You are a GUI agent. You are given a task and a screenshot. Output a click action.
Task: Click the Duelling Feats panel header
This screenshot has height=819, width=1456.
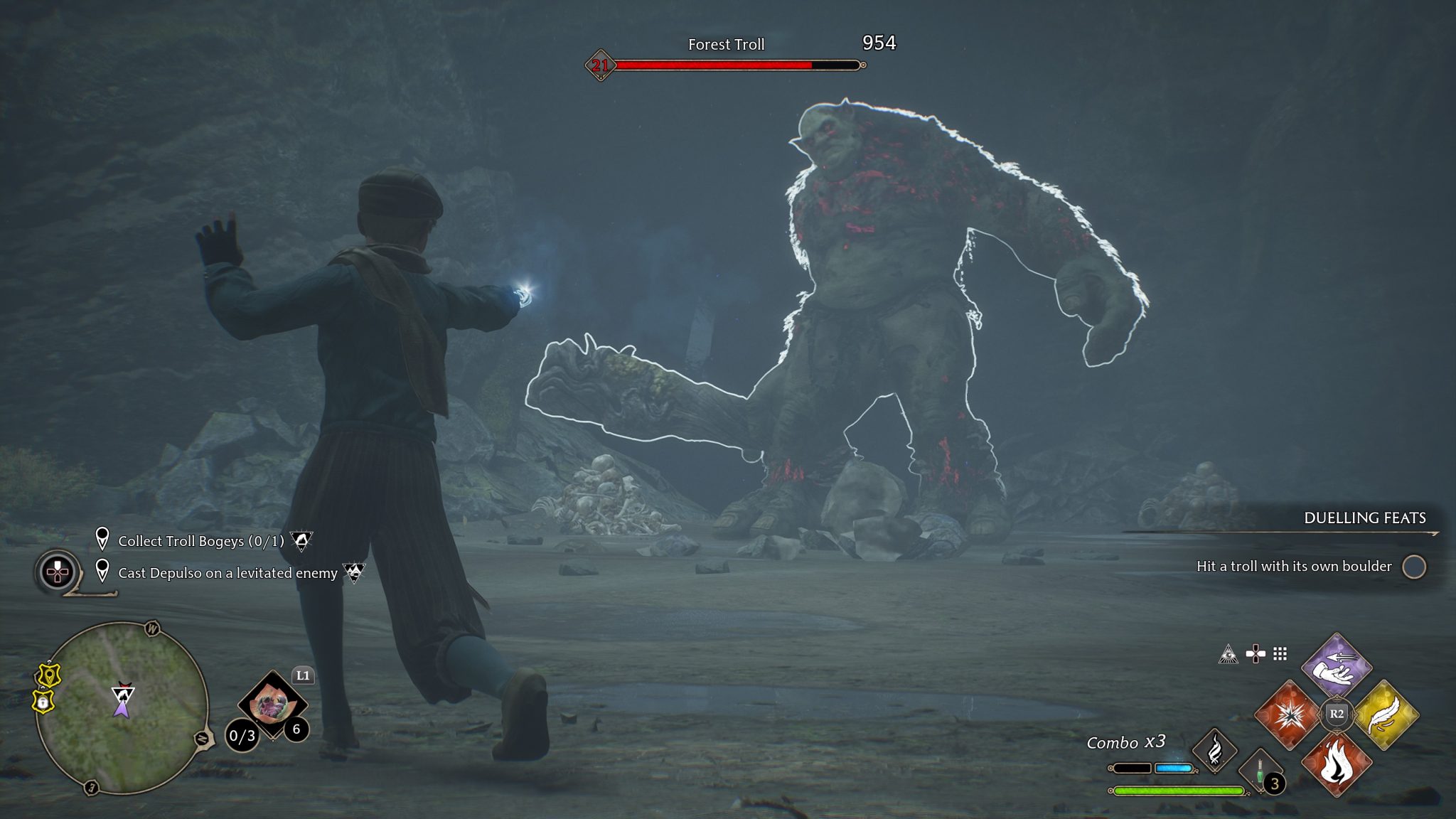[1364, 518]
